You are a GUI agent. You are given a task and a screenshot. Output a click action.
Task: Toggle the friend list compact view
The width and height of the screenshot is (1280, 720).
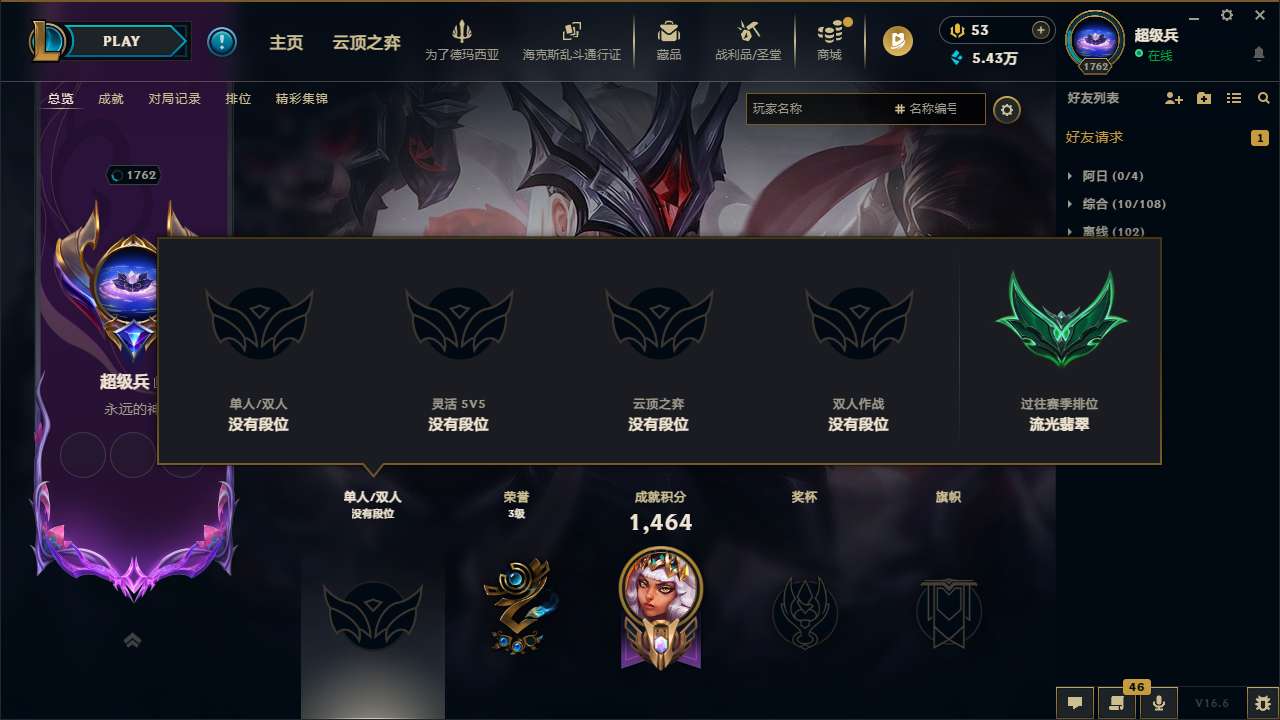pos(1235,98)
